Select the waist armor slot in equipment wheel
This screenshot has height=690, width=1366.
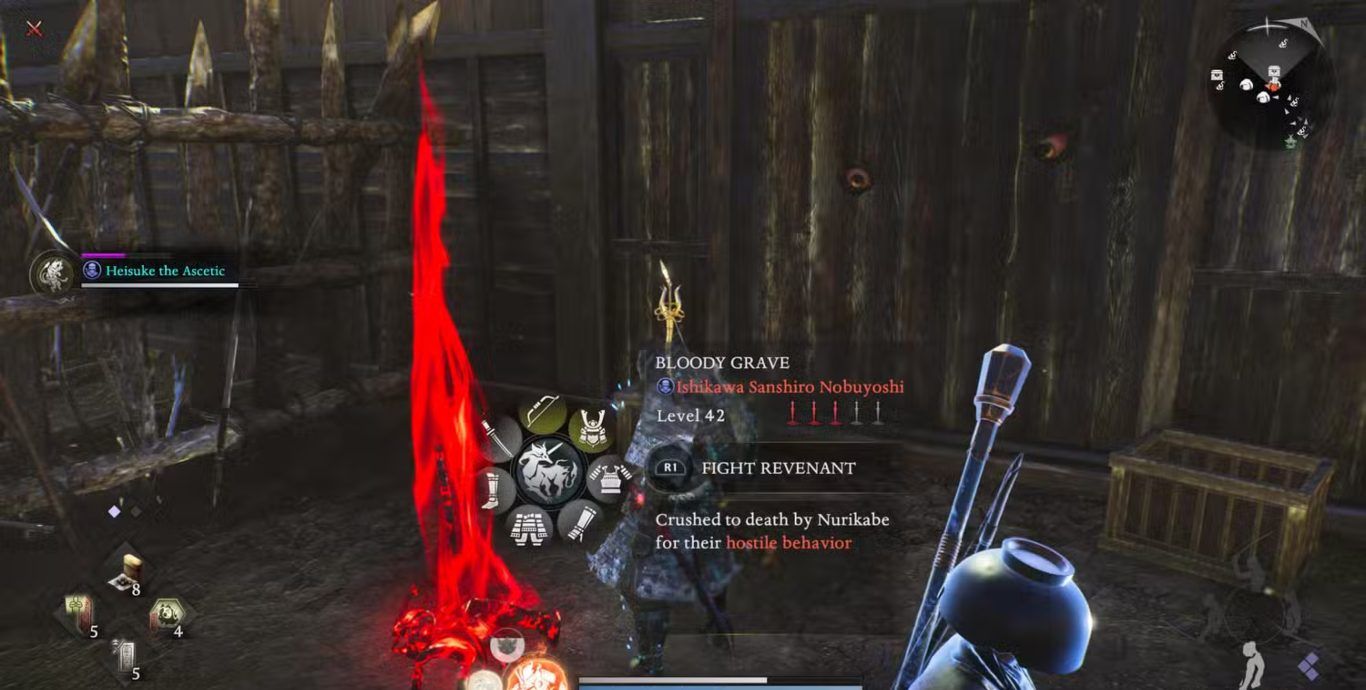(x=527, y=525)
